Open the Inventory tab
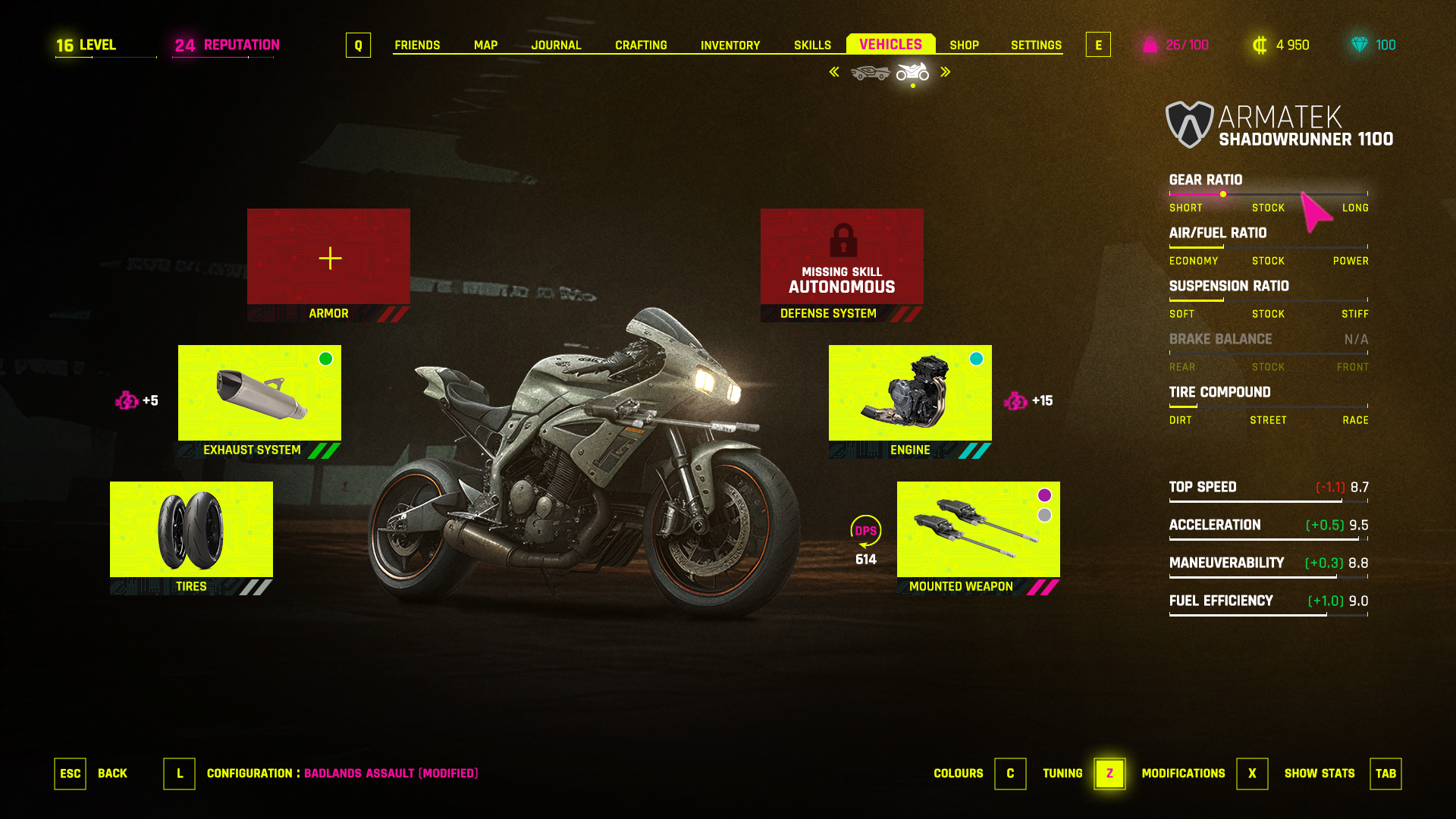The height and width of the screenshot is (819, 1456). click(730, 45)
